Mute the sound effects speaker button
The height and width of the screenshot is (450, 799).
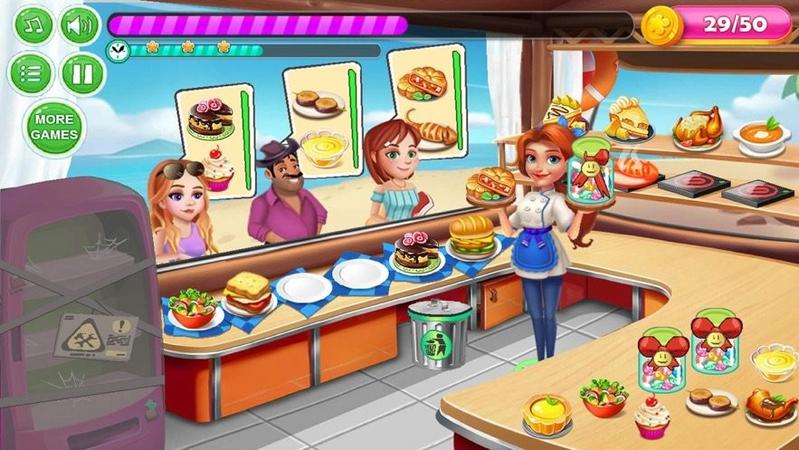(81, 25)
